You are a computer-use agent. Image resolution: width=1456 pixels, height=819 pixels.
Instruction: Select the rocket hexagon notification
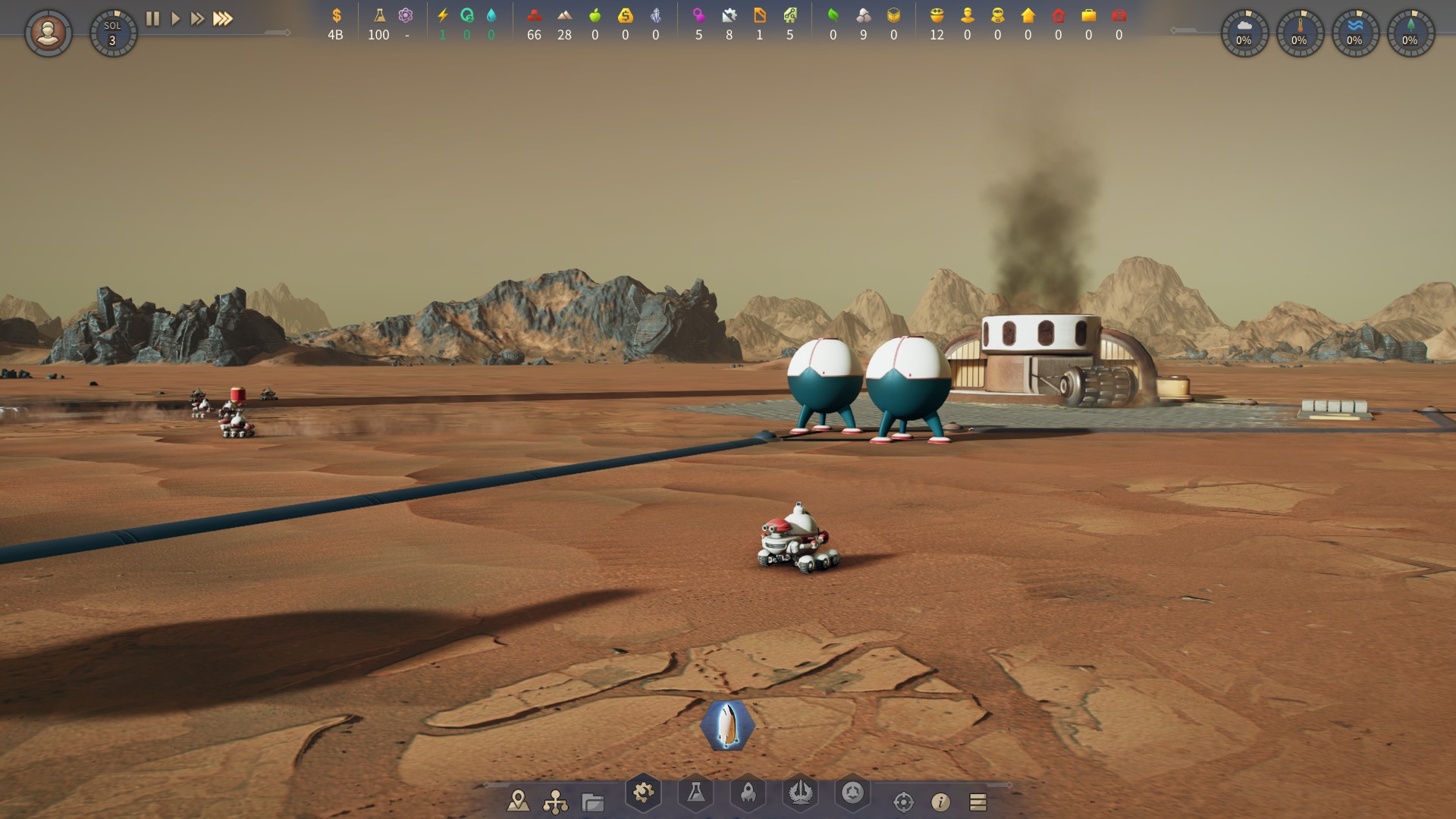point(727,726)
